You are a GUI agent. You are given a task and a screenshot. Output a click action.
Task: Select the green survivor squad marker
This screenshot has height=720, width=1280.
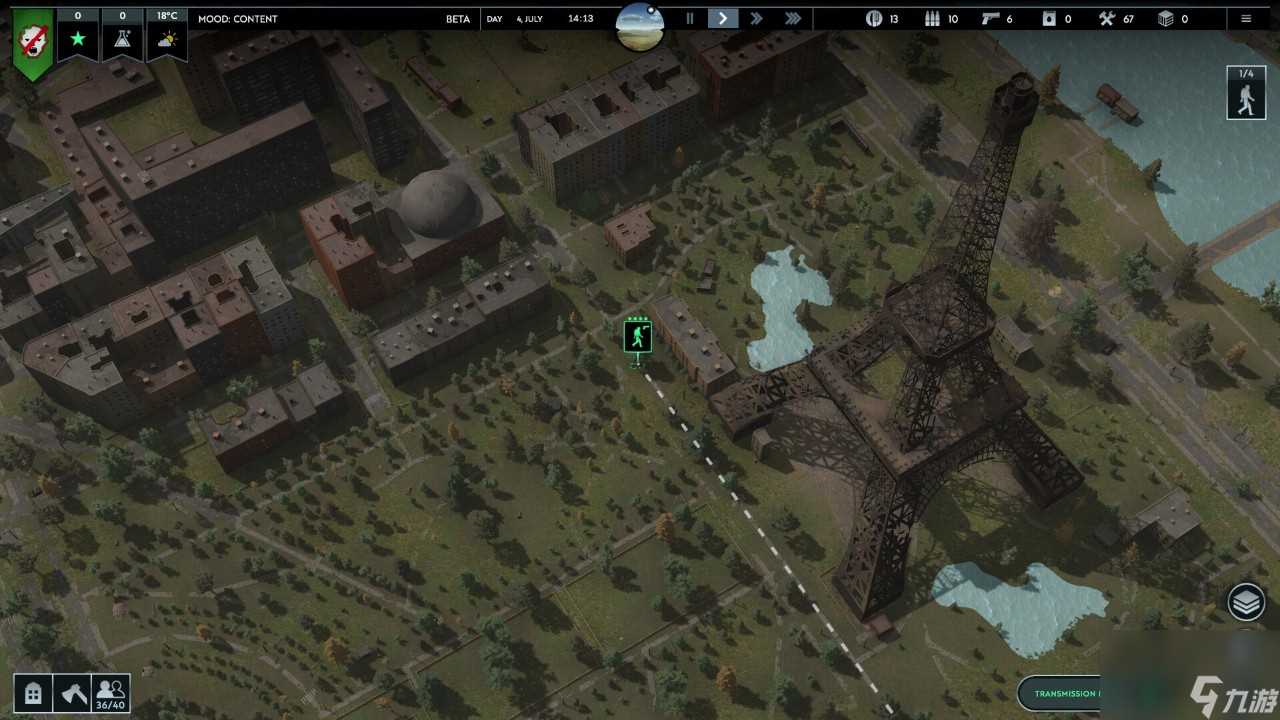(x=637, y=337)
